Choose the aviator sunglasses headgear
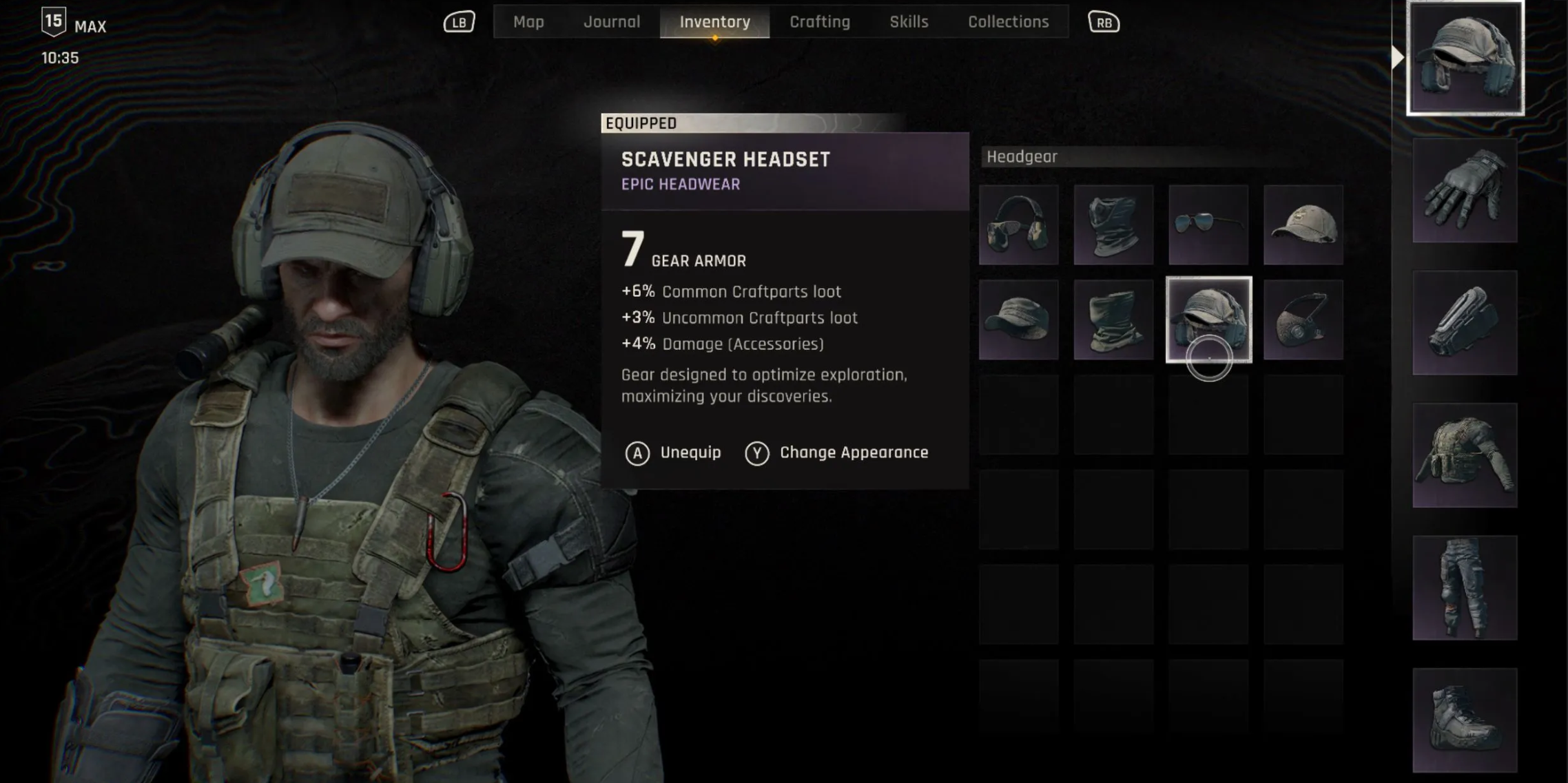 [x=1208, y=225]
